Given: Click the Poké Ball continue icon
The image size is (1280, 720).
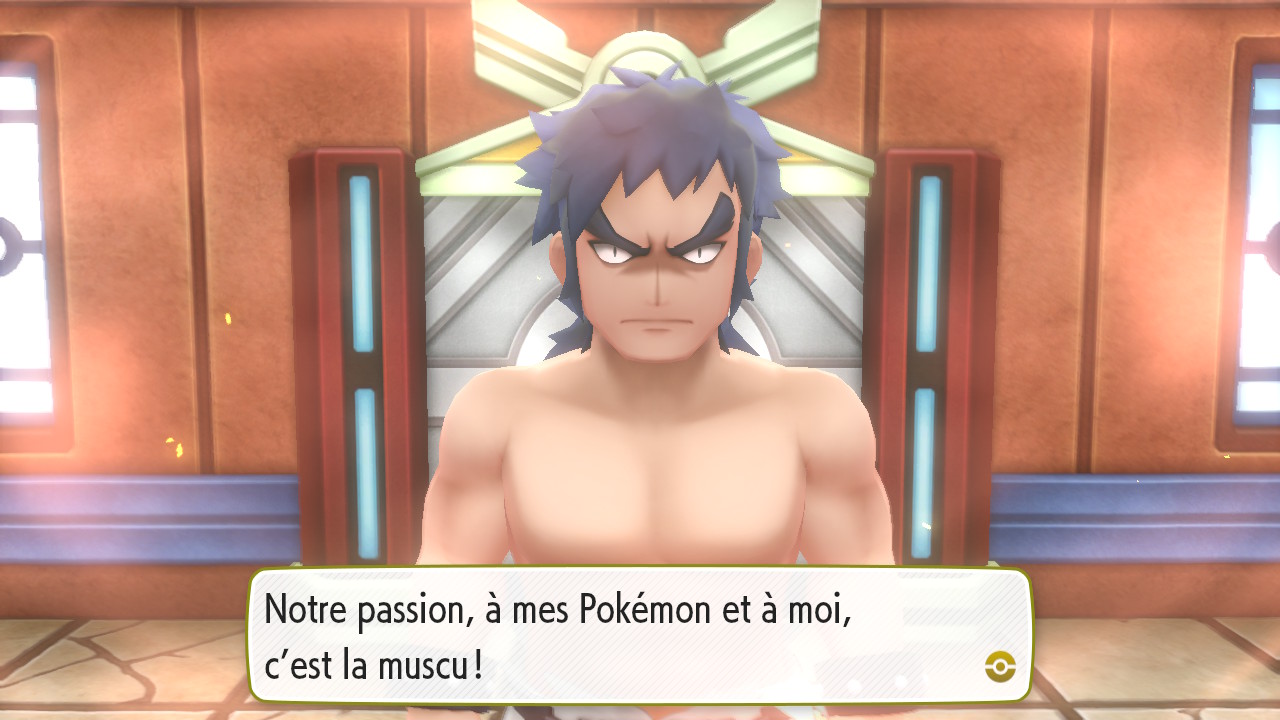Looking at the screenshot, I should (999, 666).
